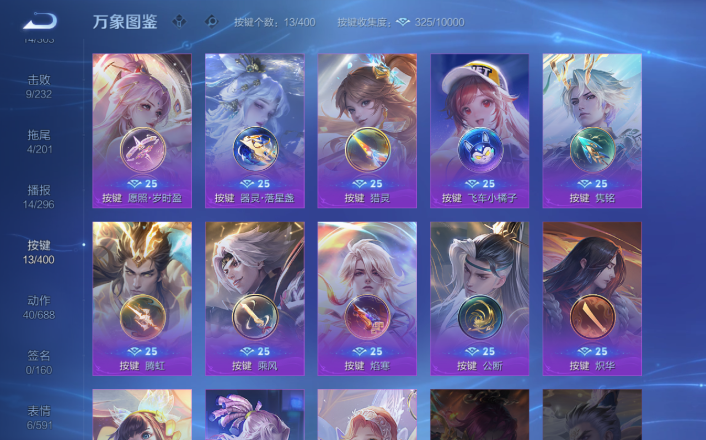Open the 隽铭 button skin card
The image size is (706, 440).
coord(592,130)
